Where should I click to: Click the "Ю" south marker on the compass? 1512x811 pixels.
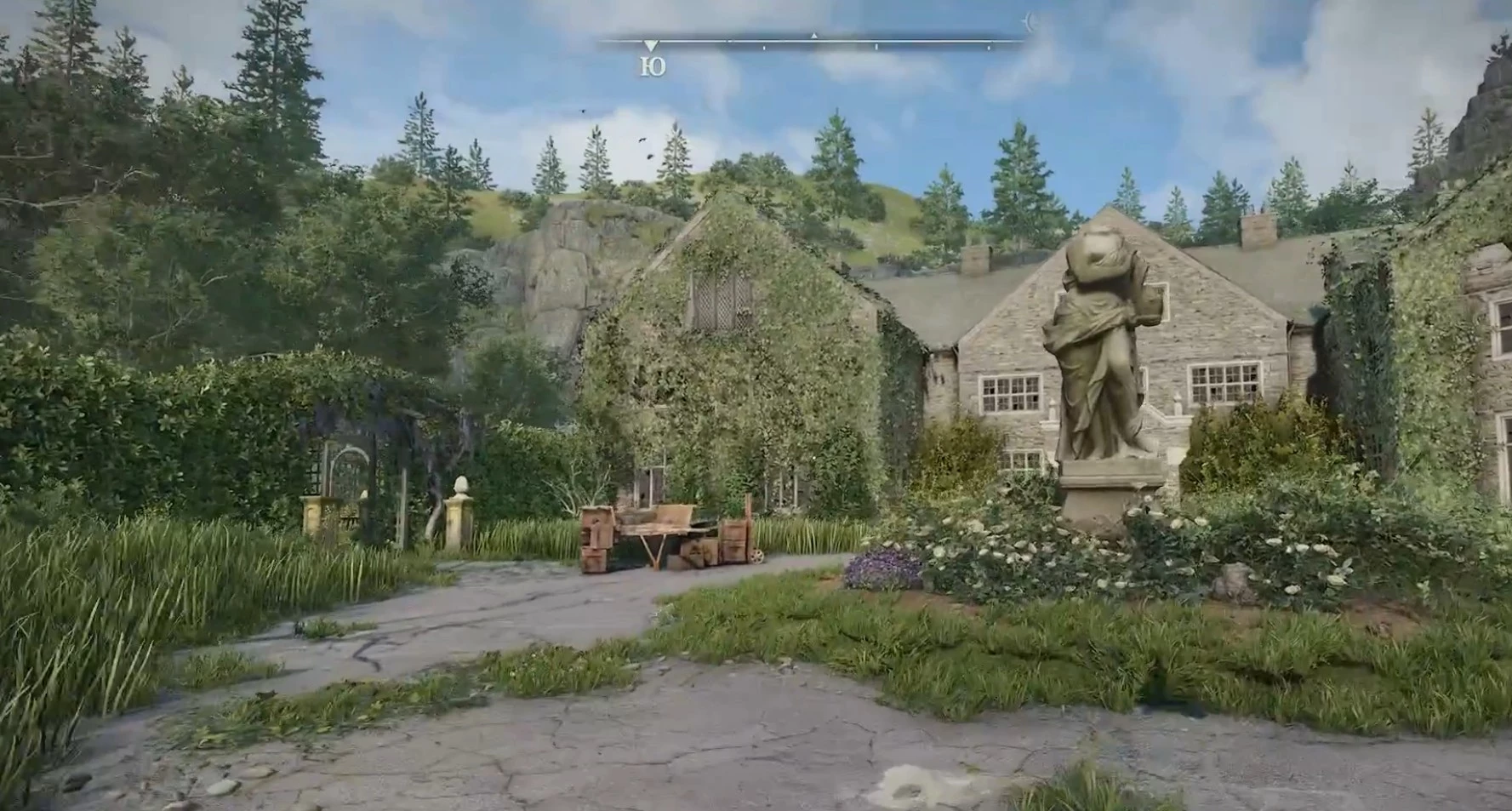coord(652,66)
